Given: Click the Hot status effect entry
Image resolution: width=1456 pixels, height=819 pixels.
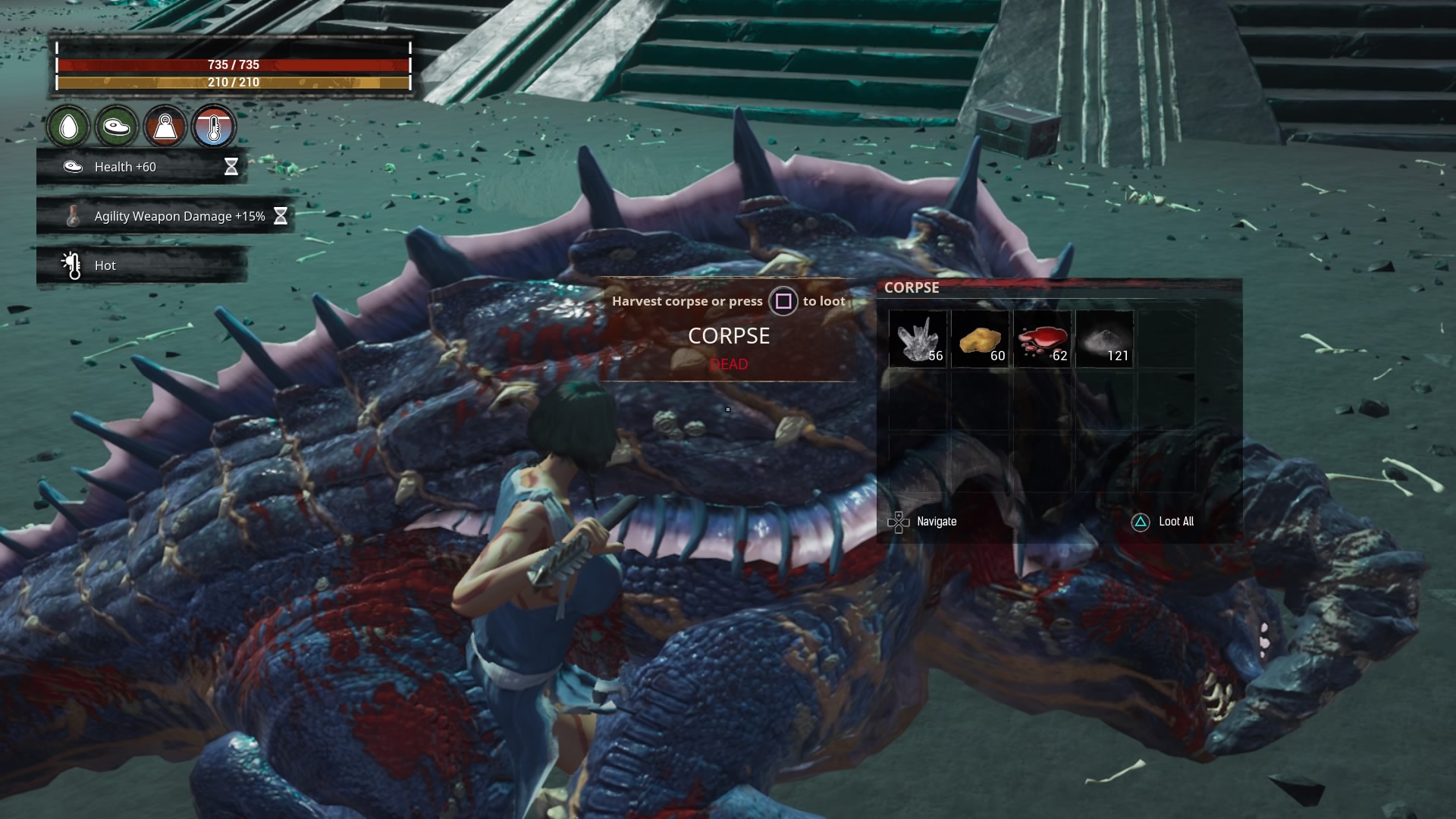Looking at the screenshot, I should tap(142, 265).
